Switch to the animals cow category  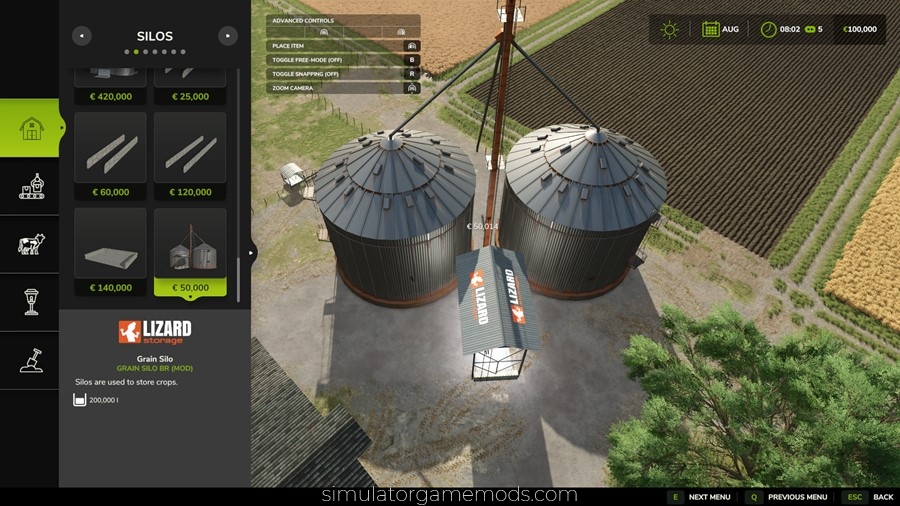pos(31,244)
